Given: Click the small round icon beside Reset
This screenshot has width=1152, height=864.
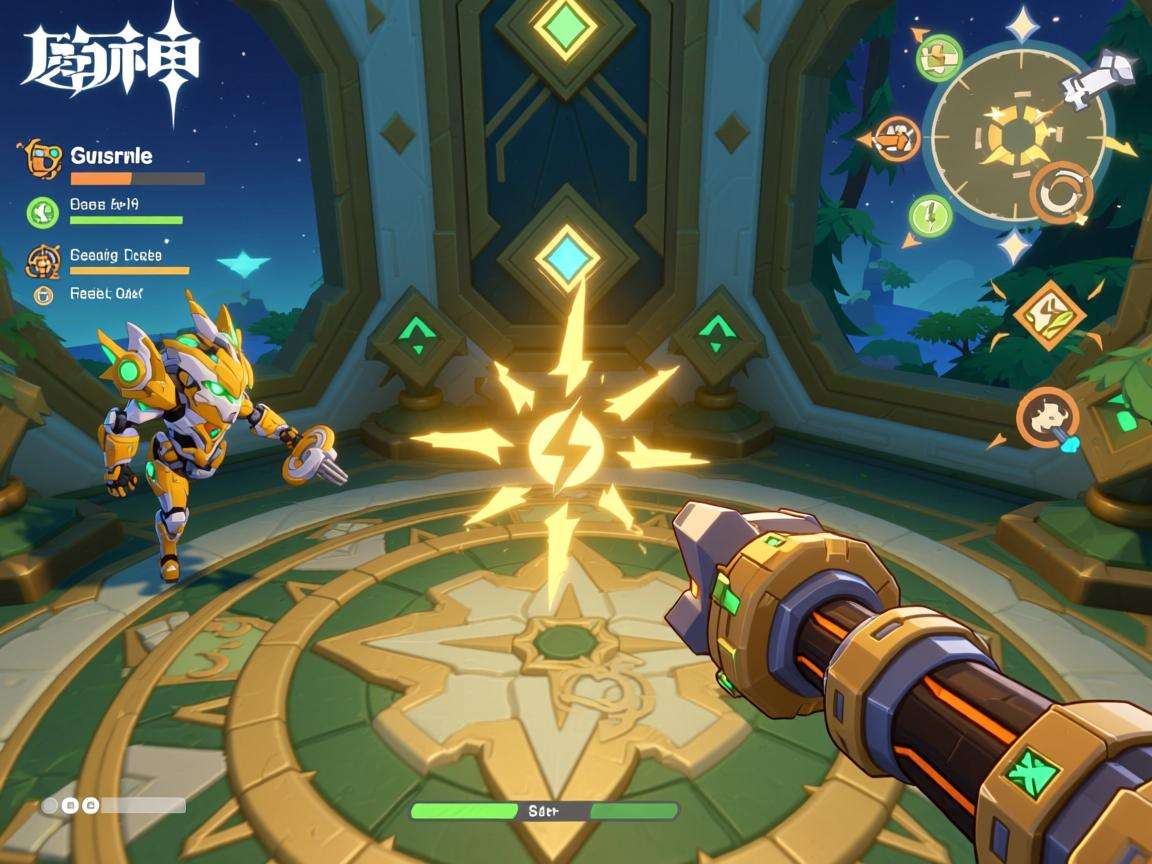Looking at the screenshot, I should coord(43,295).
